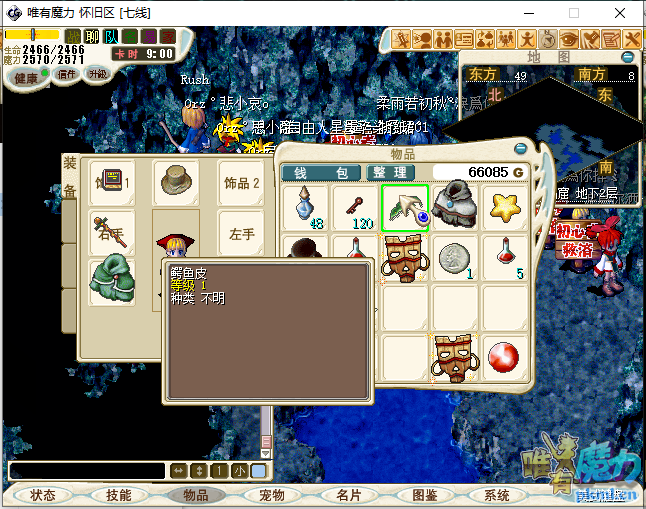The width and height of the screenshot is (646, 509).
Task: Click the top hat equipment slot
Action: tap(176, 182)
